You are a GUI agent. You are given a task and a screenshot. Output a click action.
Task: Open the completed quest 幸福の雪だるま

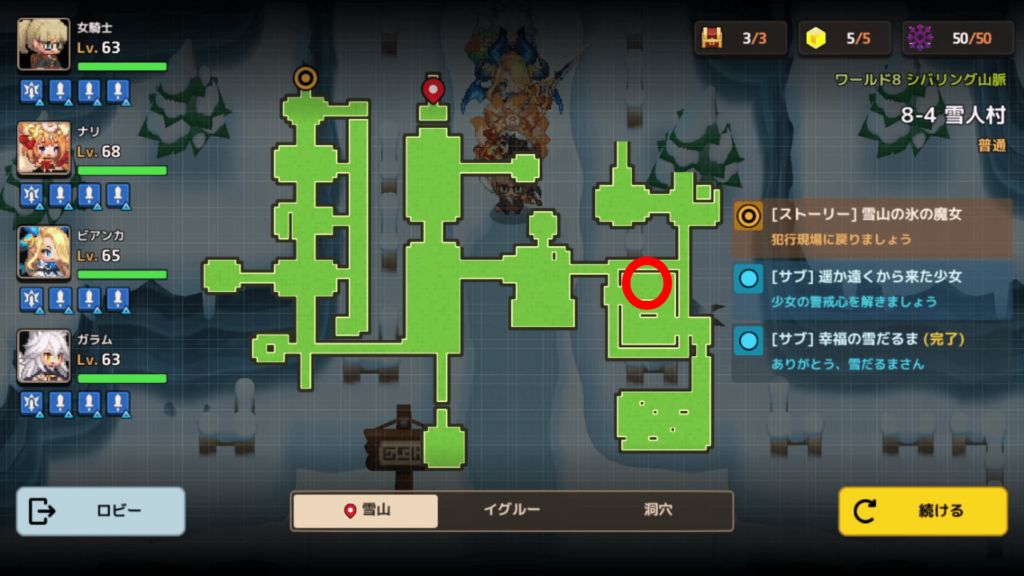870,350
